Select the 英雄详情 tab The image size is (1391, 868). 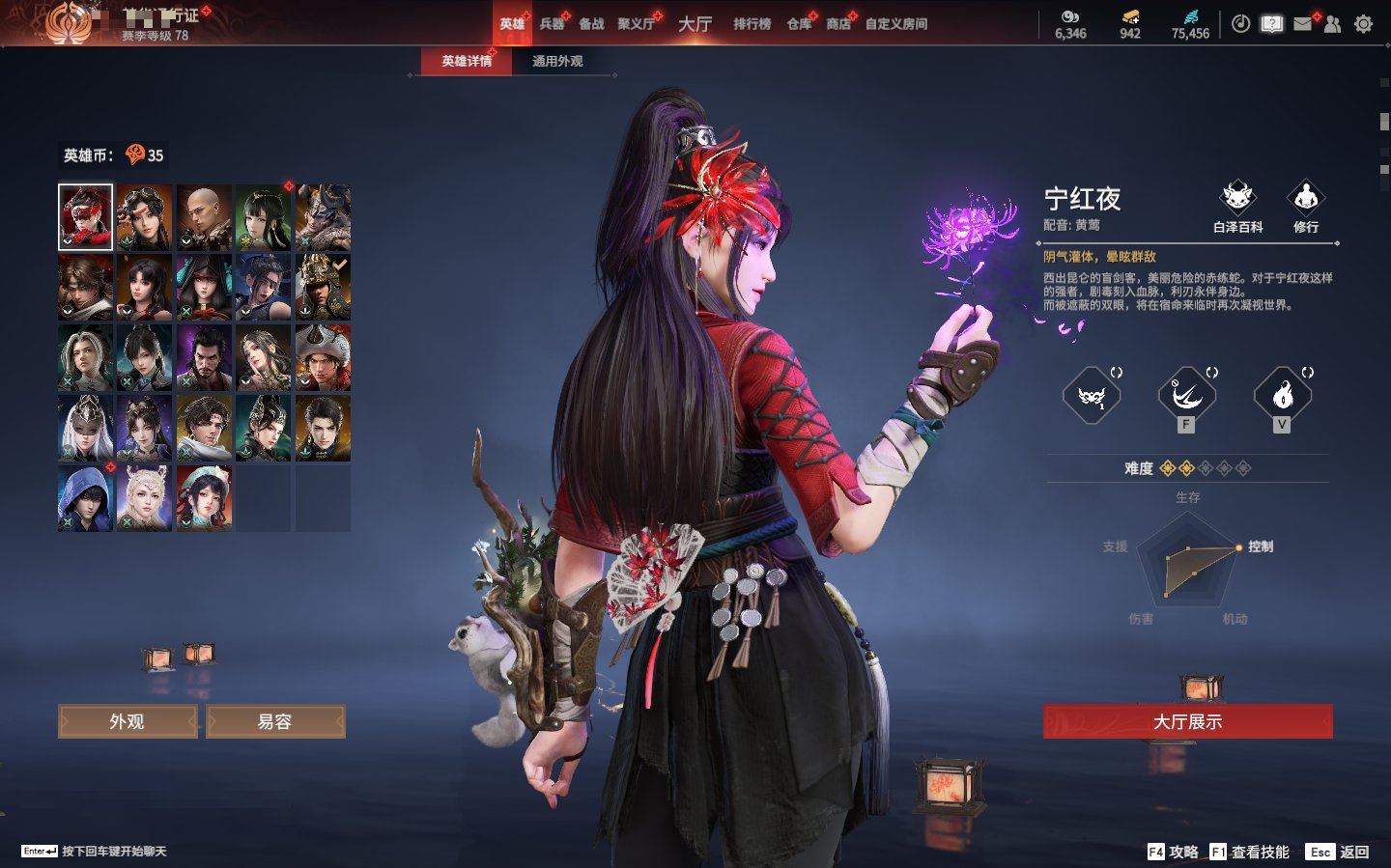pyautogui.click(x=467, y=61)
